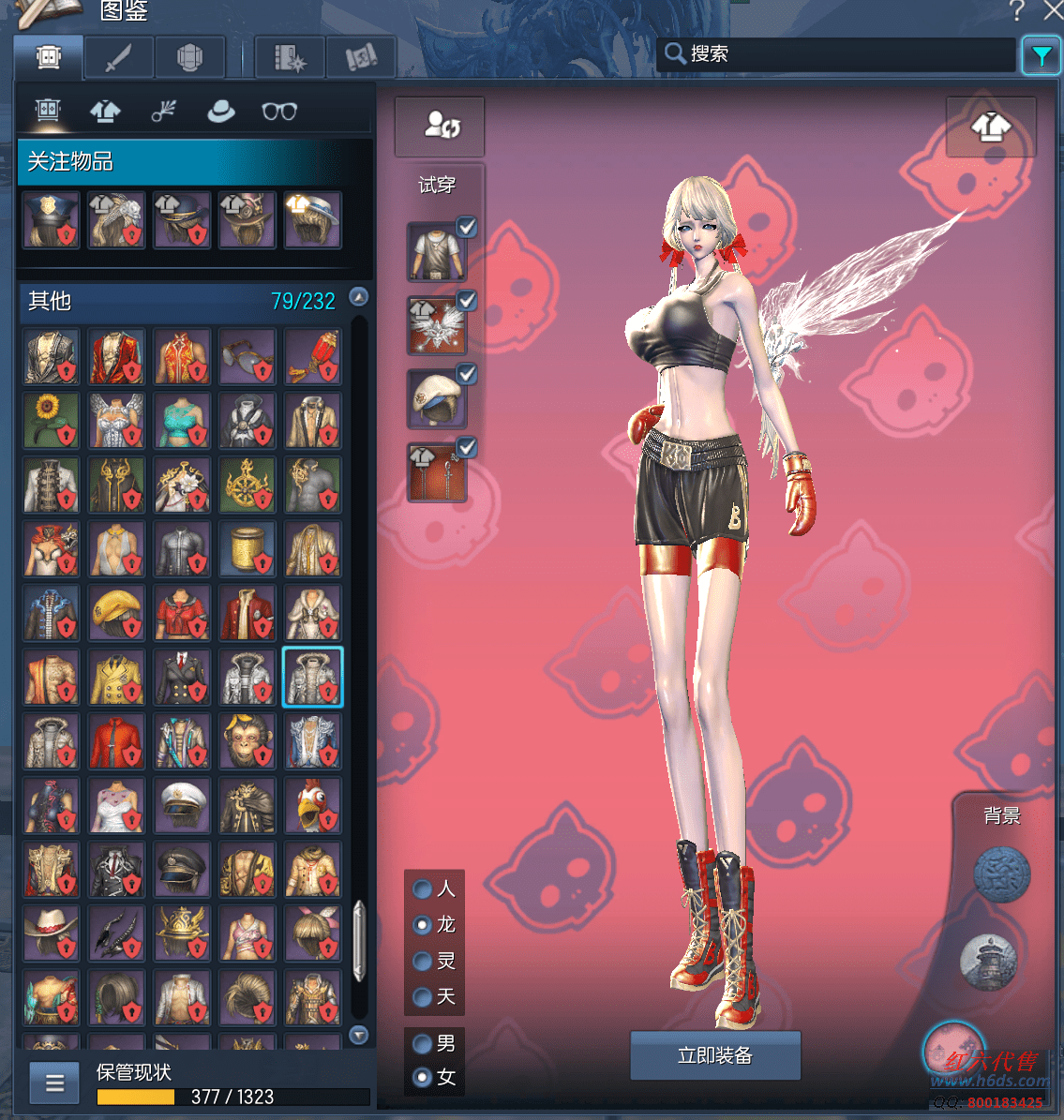Choose the 人 race option
The height and width of the screenshot is (1120, 1064).
pos(424,889)
